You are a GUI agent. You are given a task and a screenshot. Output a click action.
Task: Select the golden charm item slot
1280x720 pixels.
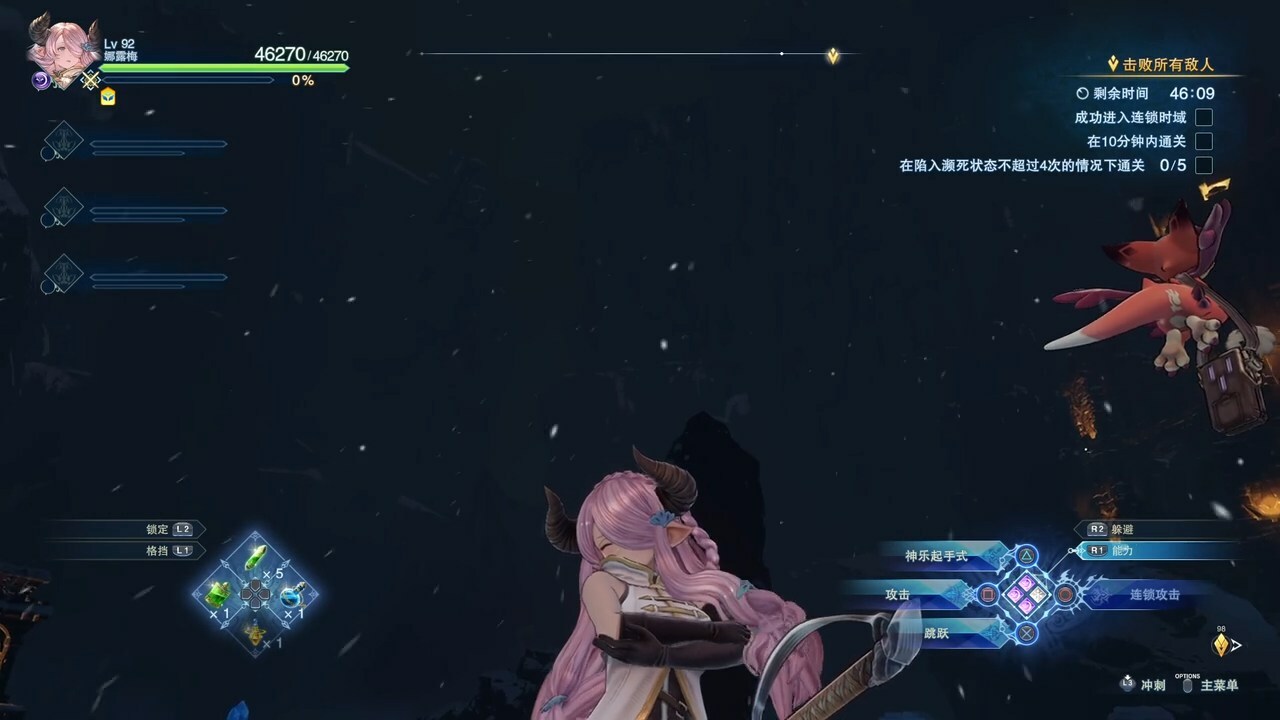[x=256, y=632]
